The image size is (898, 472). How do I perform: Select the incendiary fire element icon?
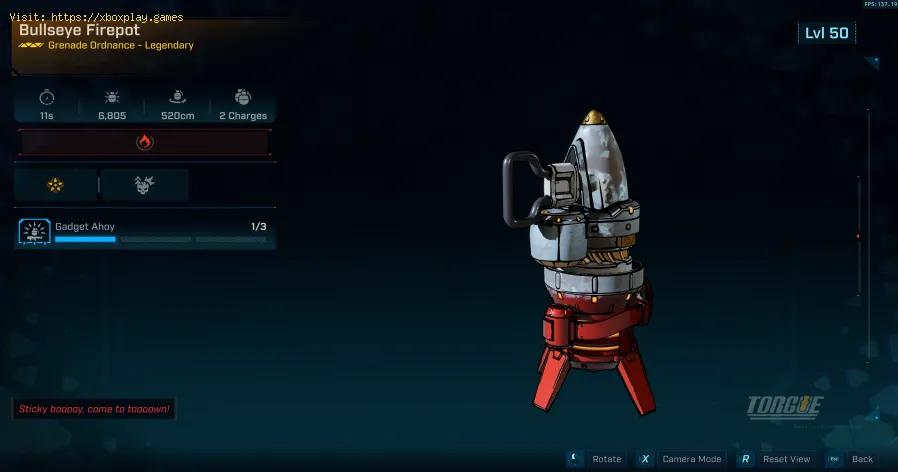click(144, 142)
